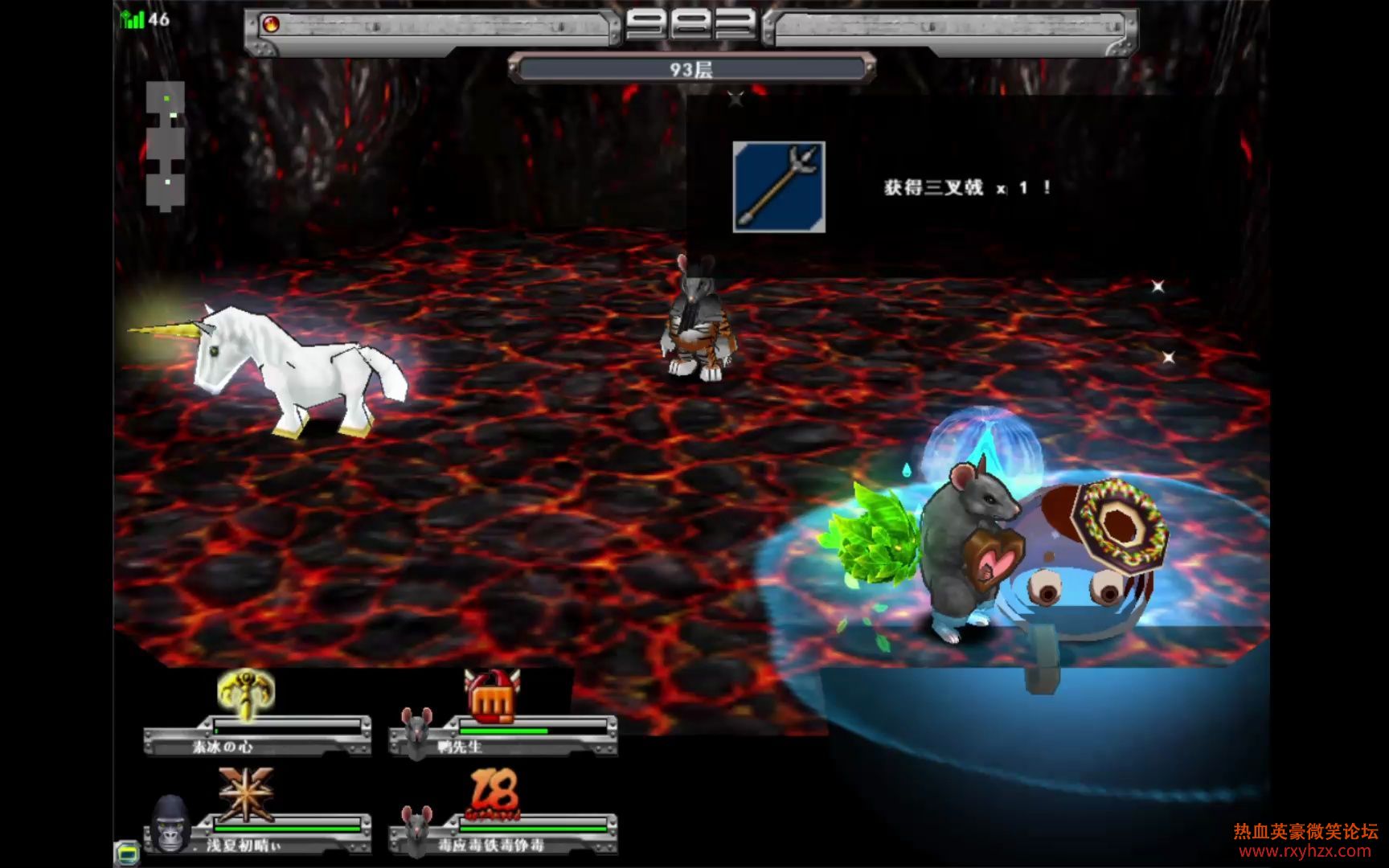Click the golden anchor guild emblem
Viewport: 1389px width, 868px height.
(246, 693)
